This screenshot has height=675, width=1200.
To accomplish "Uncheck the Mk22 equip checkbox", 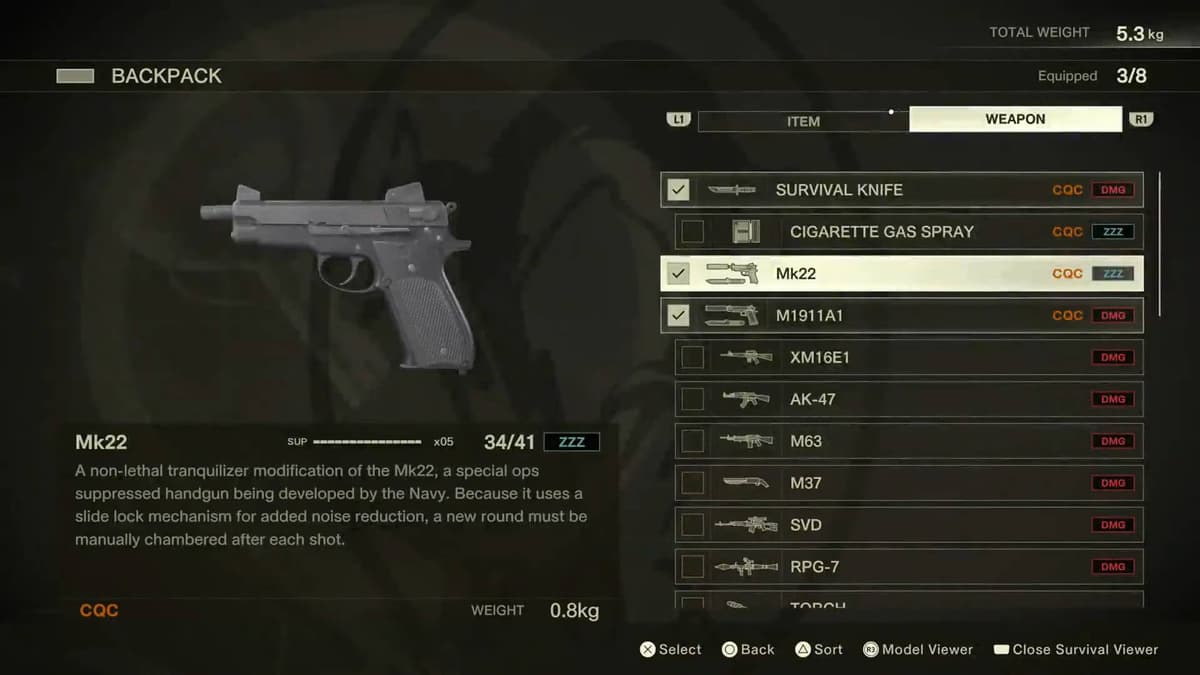I will 678,274.
